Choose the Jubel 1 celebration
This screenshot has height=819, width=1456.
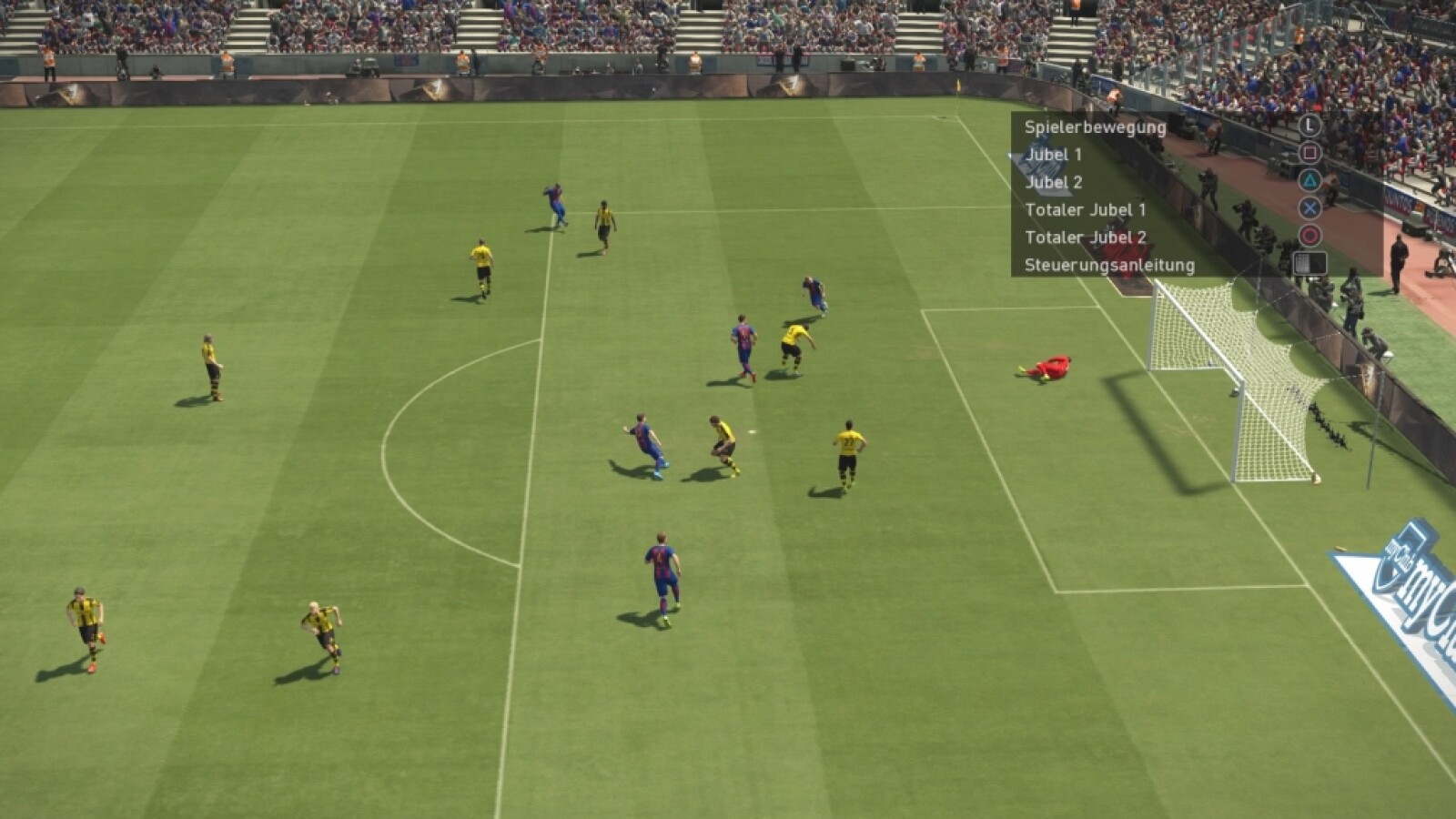(x=1054, y=155)
